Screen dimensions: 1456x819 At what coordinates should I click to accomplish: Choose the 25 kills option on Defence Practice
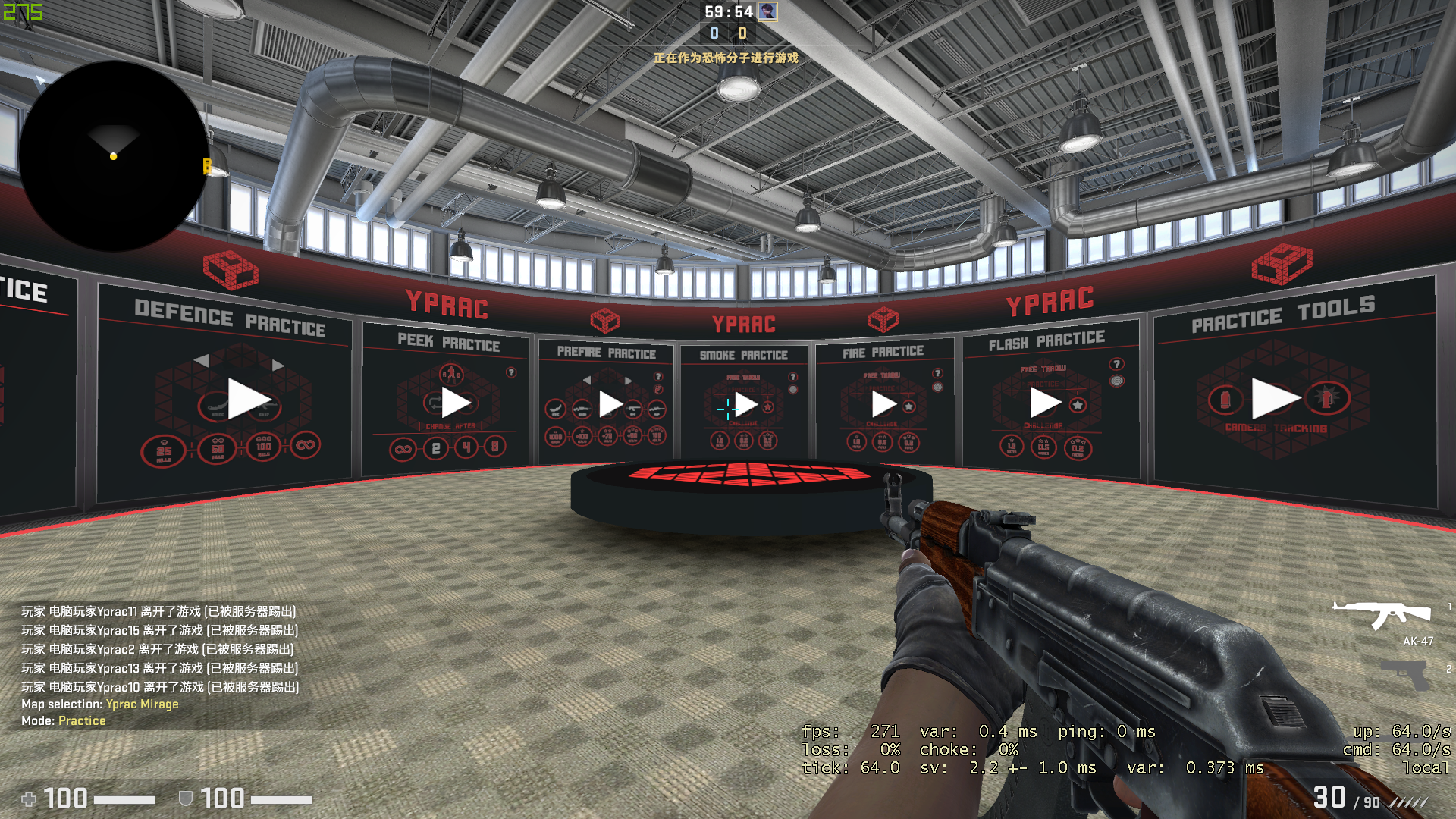click(165, 450)
